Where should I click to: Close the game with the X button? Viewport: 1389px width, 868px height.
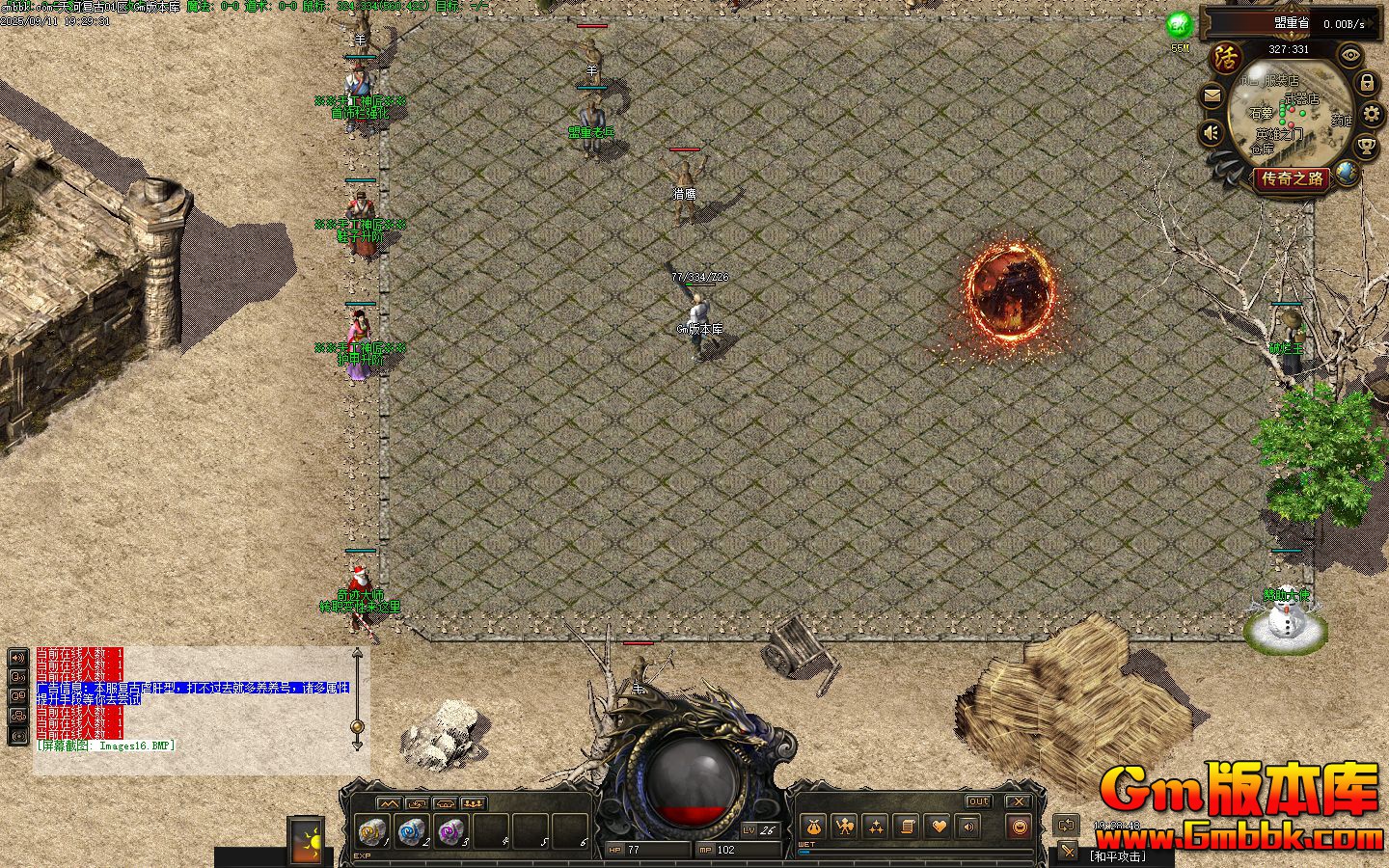point(1019,801)
